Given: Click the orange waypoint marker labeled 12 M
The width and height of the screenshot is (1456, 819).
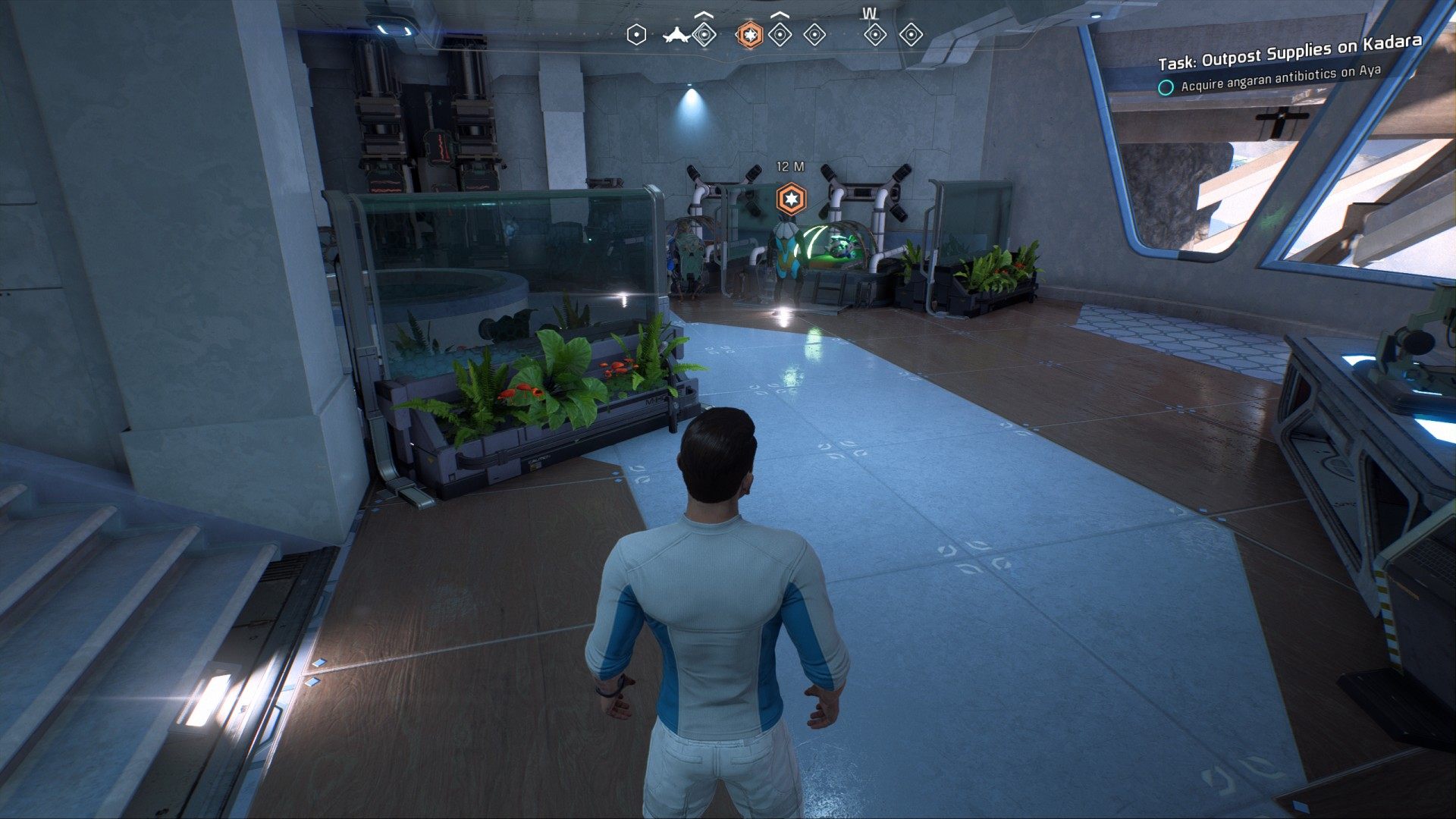Looking at the screenshot, I should (791, 199).
